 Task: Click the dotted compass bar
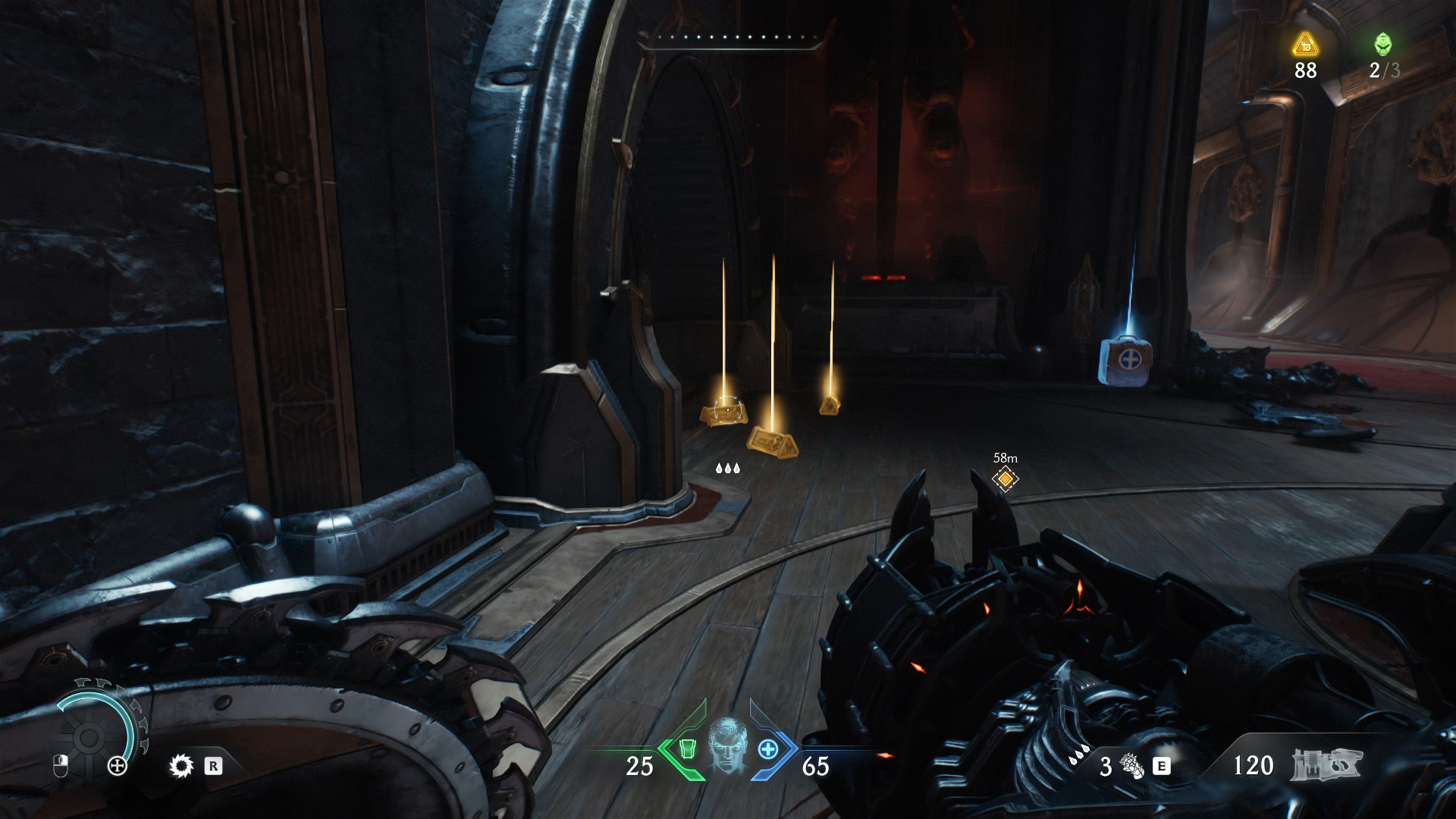pyautogui.click(x=730, y=37)
